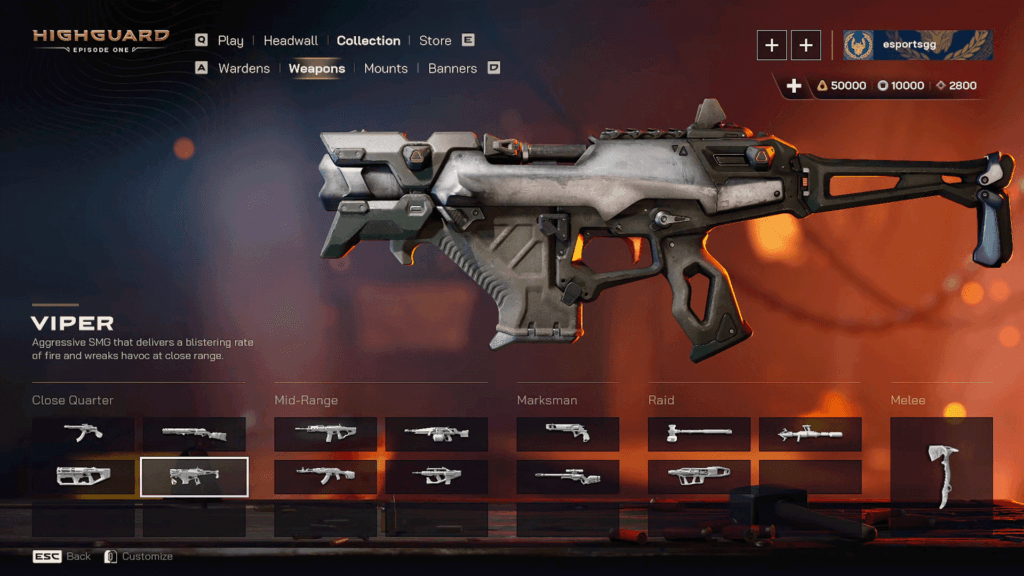Choose the sledgehammer in the Raid group
Screen dimensions: 1024x576
click(699, 434)
